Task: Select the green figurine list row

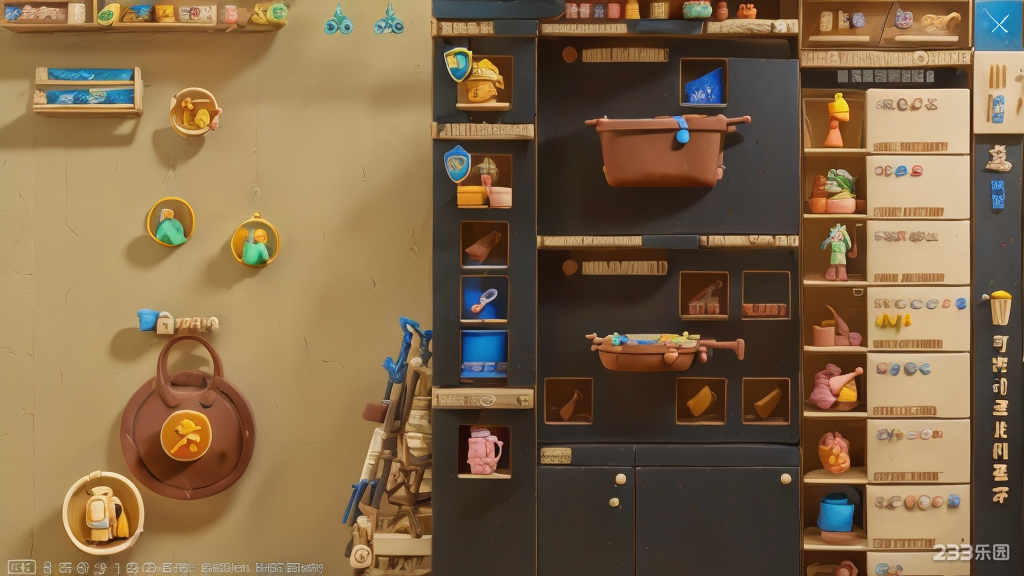Action: tap(886, 252)
